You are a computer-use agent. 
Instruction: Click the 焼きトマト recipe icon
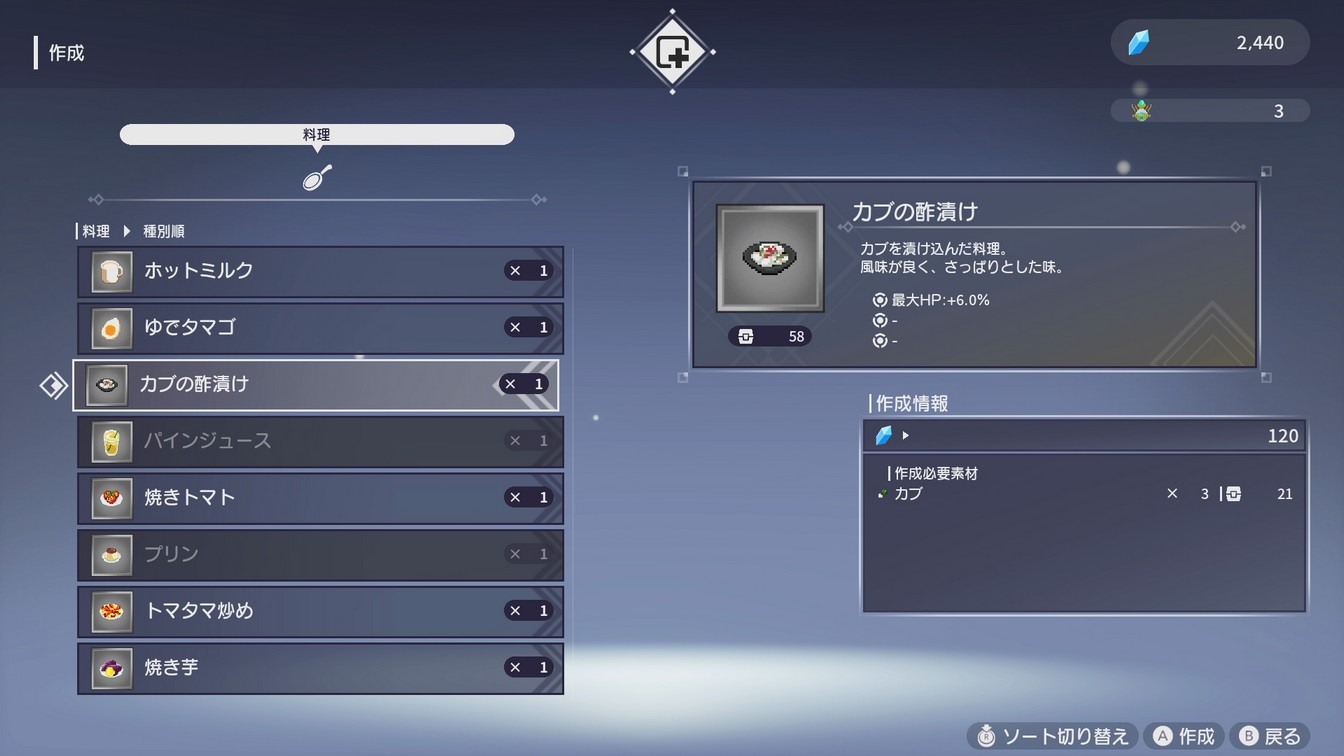tap(110, 498)
